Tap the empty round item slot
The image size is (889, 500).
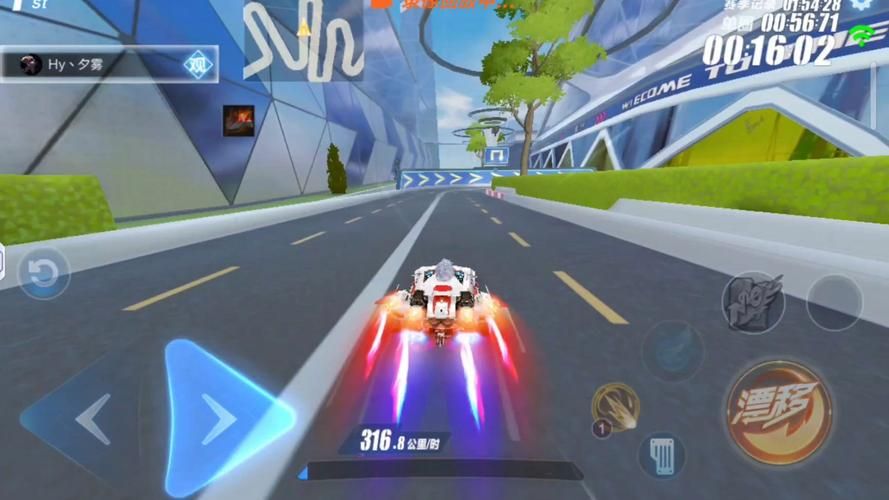click(x=834, y=302)
